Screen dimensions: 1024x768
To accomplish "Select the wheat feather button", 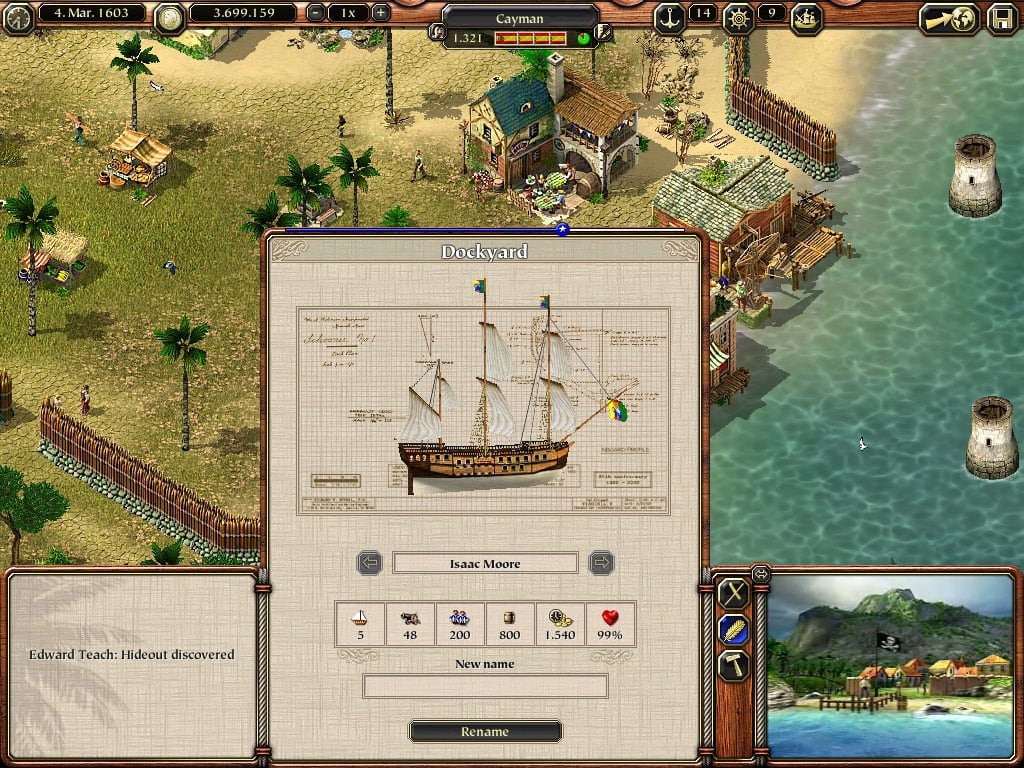I will tap(735, 629).
